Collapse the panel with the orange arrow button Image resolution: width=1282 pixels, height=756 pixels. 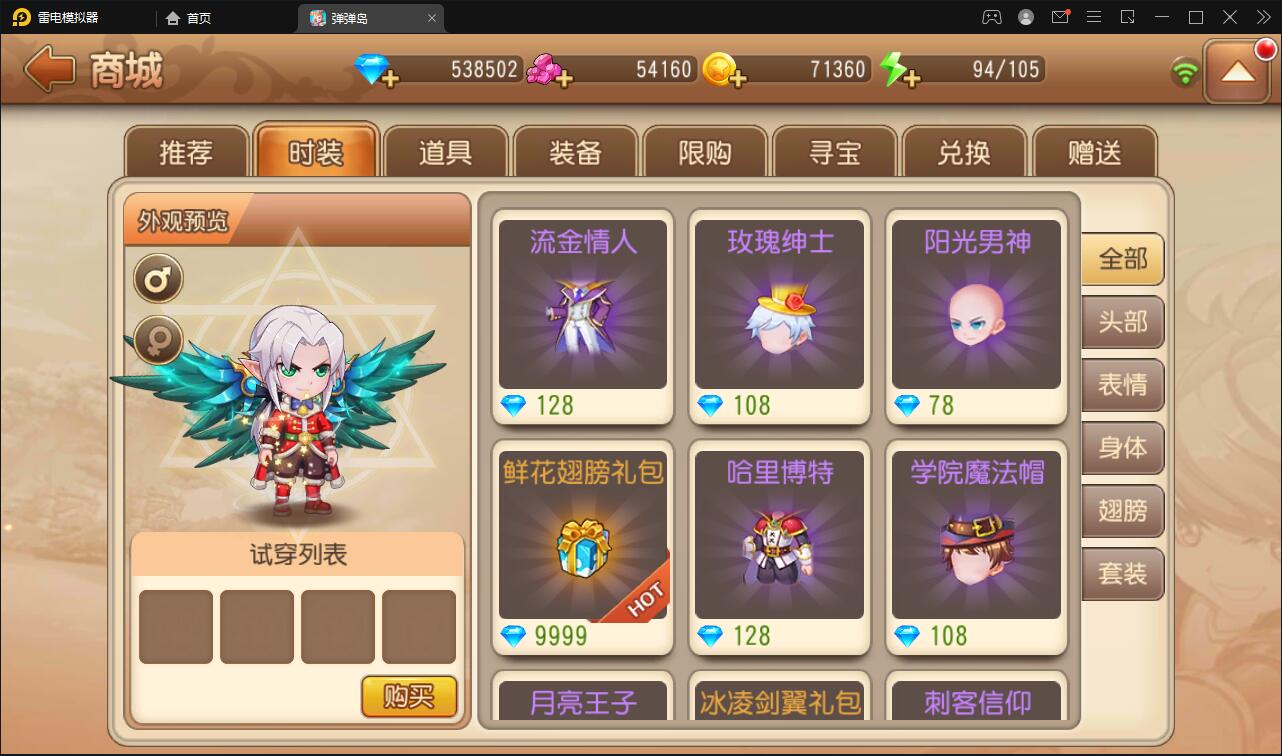(1238, 72)
